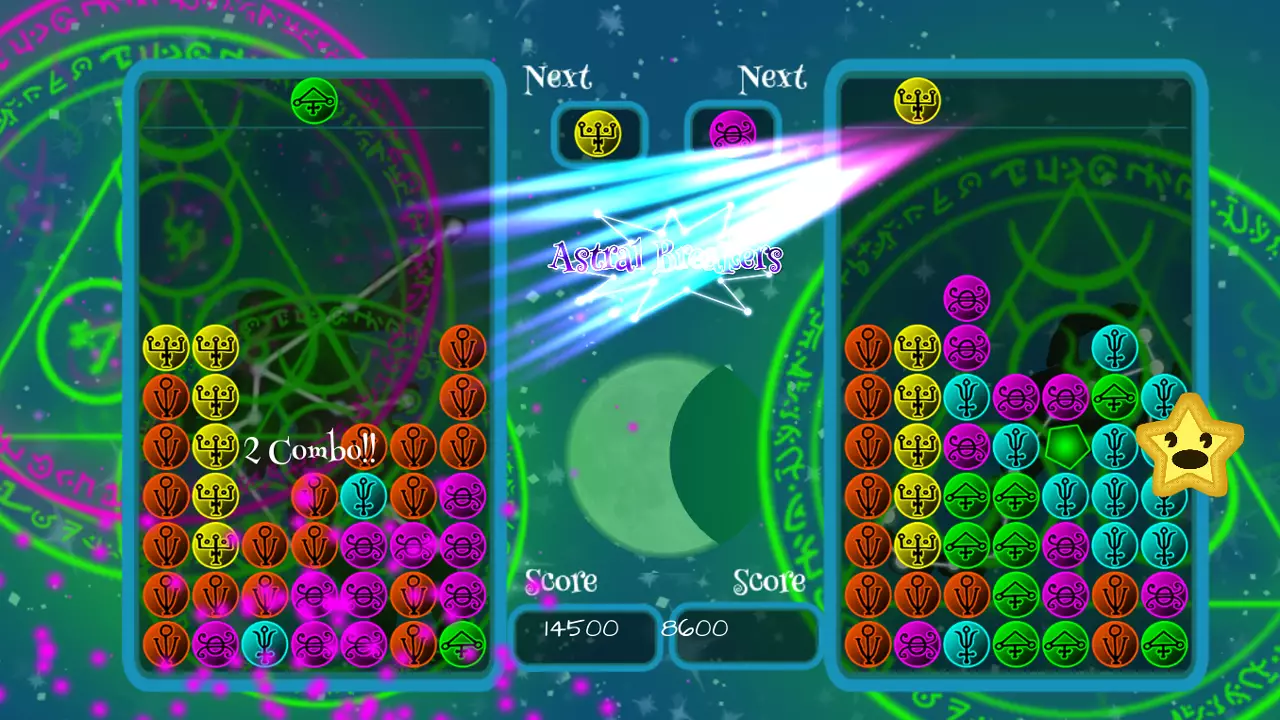Click the left Next label

pyautogui.click(x=559, y=78)
